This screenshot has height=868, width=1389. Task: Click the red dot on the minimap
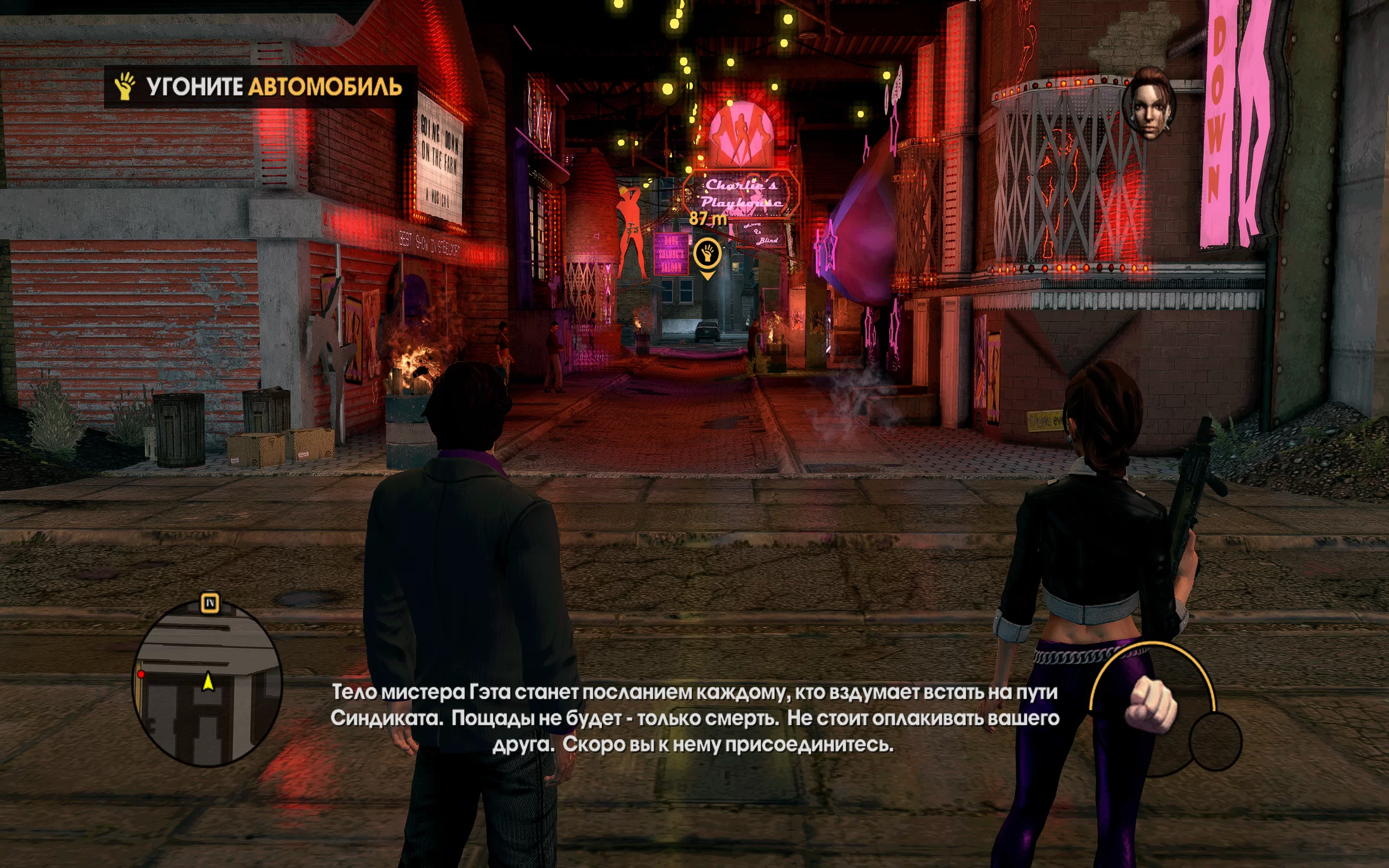coord(141,674)
